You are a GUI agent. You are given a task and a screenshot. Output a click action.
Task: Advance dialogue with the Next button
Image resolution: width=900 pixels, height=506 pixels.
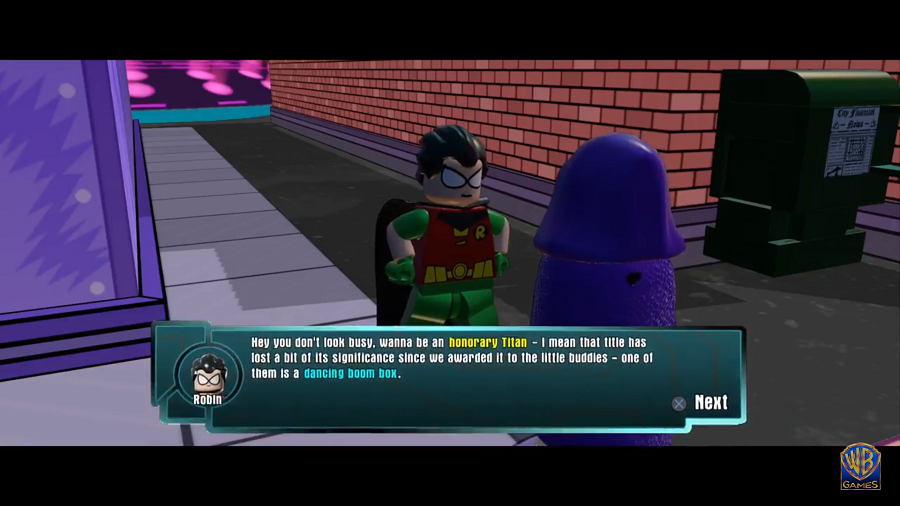click(x=701, y=402)
